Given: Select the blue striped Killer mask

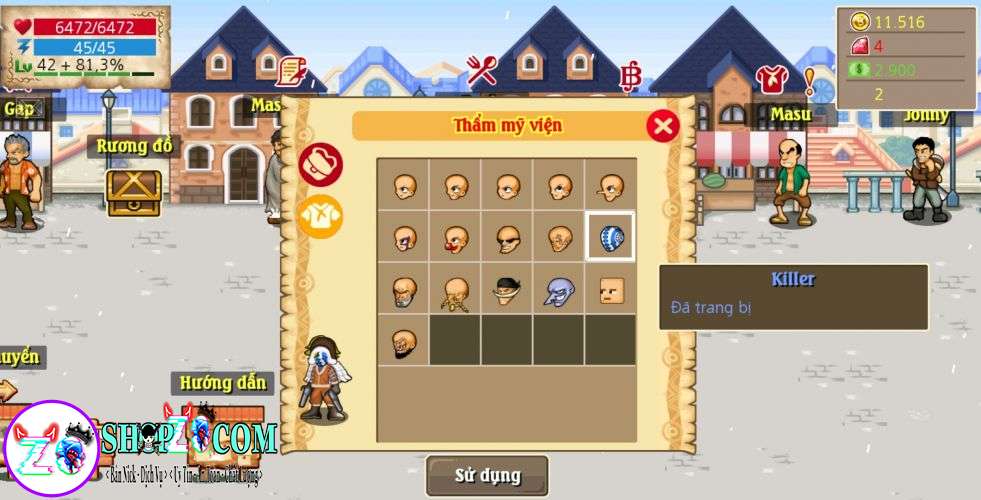Looking at the screenshot, I should point(610,237).
